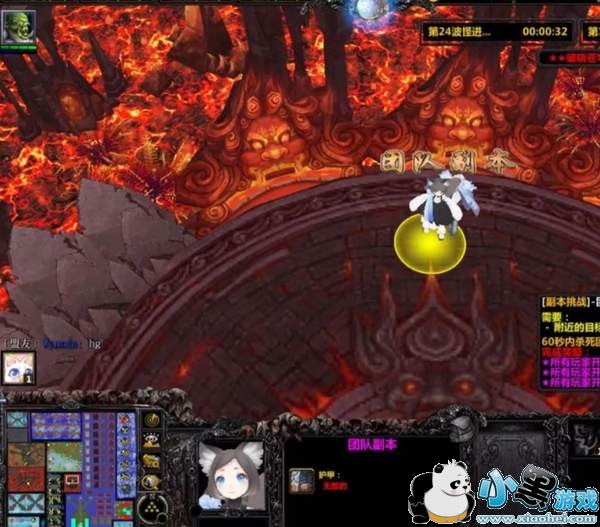Click the armor icon in unit info

(297, 478)
